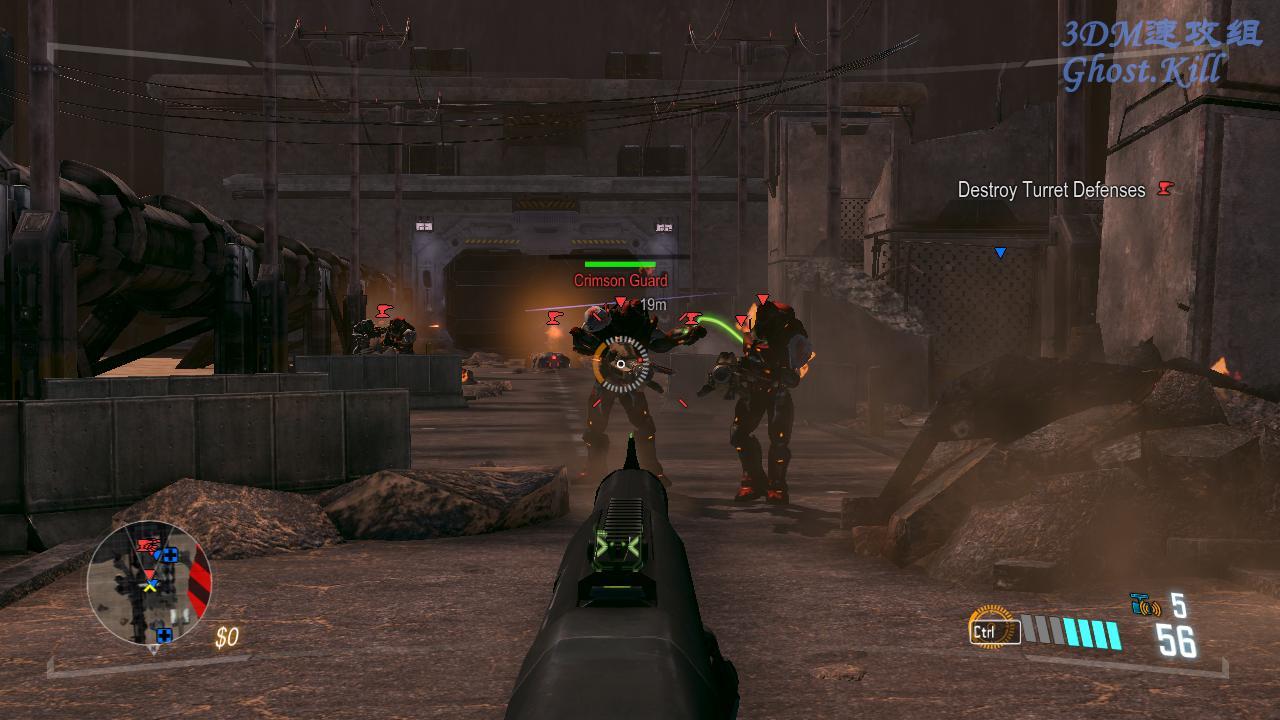Click the red turret marker on minimap
This screenshot has width=1280, height=720.
[x=148, y=546]
